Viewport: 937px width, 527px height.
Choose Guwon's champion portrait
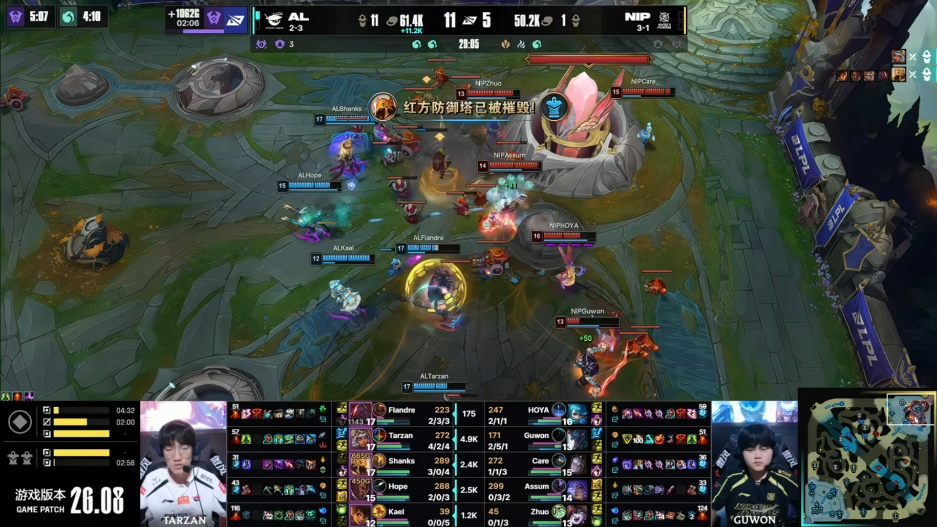579,437
